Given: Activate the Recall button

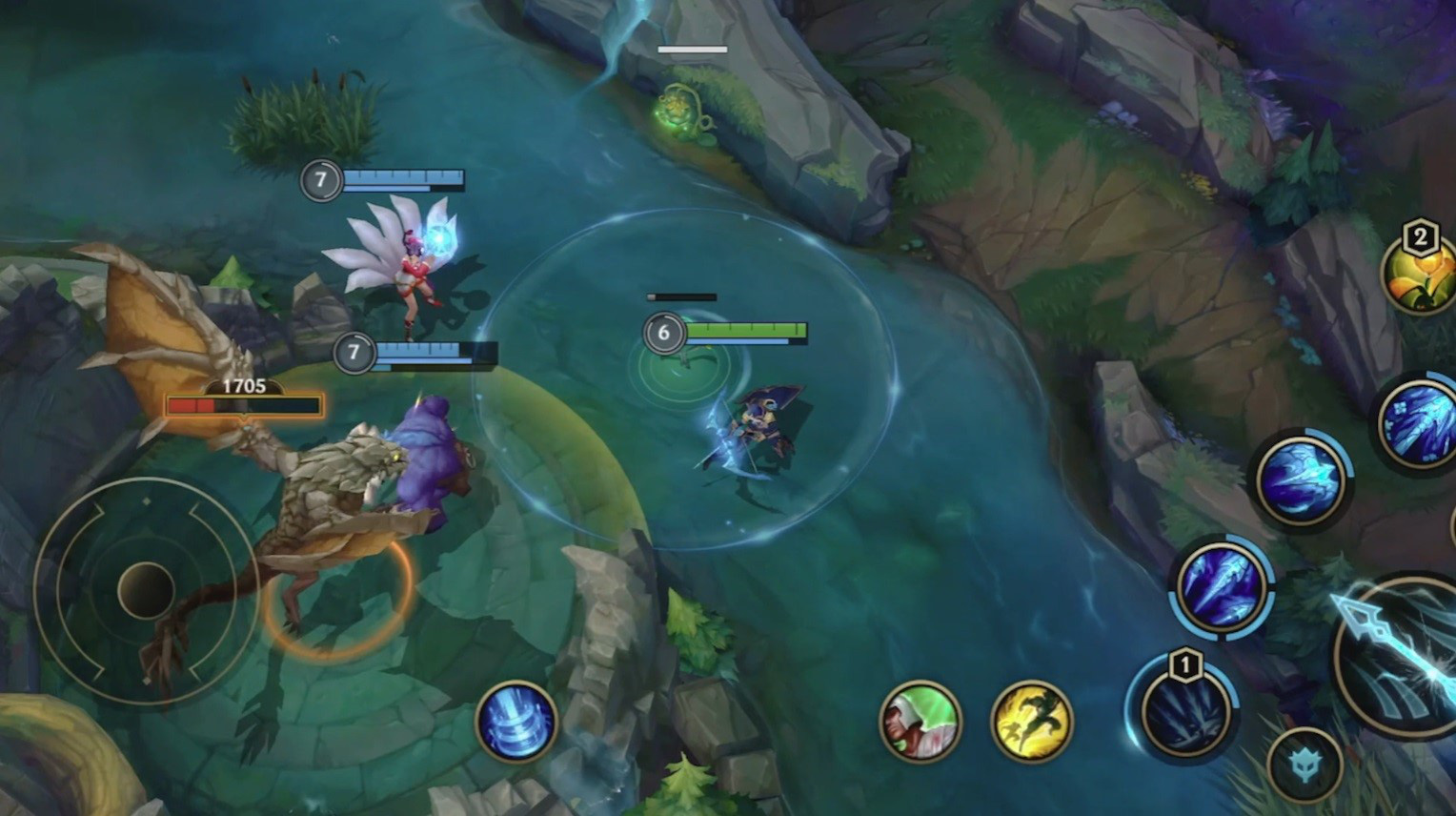Looking at the screenshot, I should [516, 722].
